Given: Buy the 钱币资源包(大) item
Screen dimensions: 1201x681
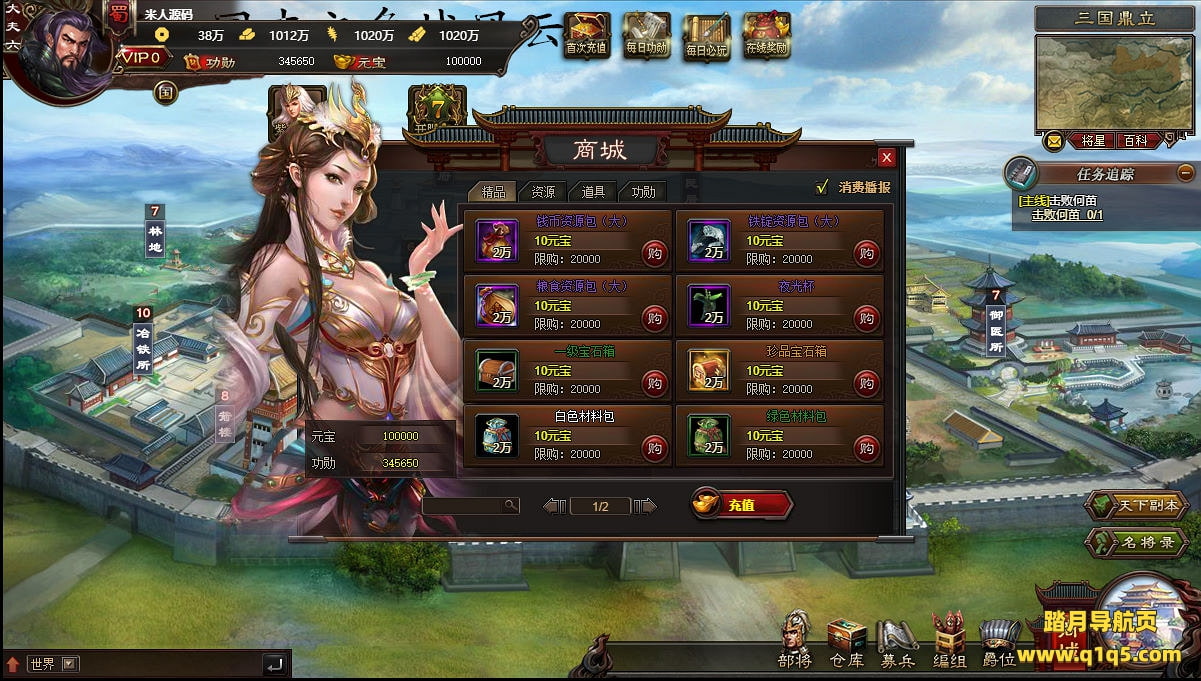Looking at the screenshot, I should (x=654, y=254).
